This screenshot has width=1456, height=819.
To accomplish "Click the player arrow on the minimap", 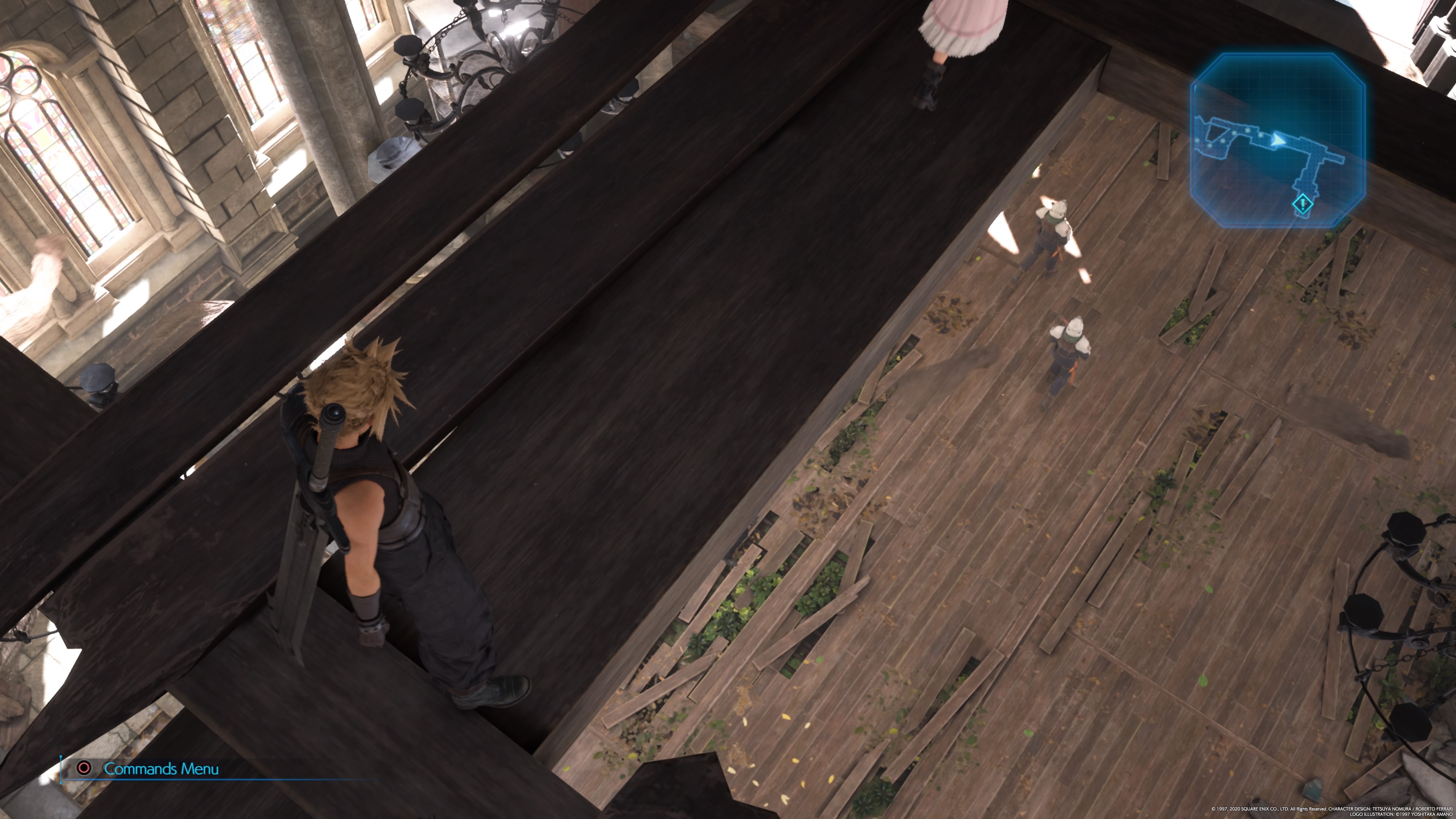I will click(1278, 139).
